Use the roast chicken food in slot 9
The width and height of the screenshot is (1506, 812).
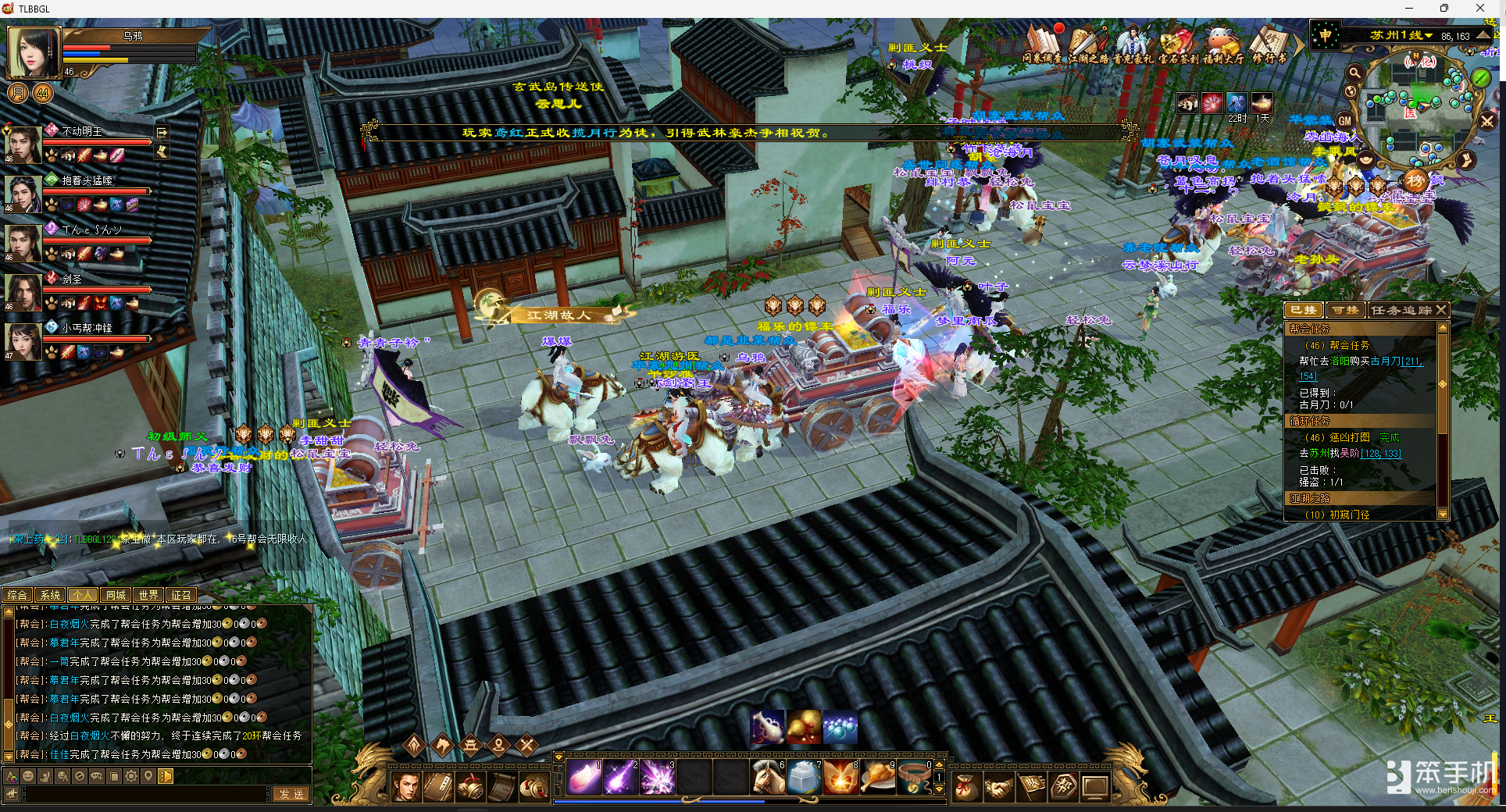point(878,778)
